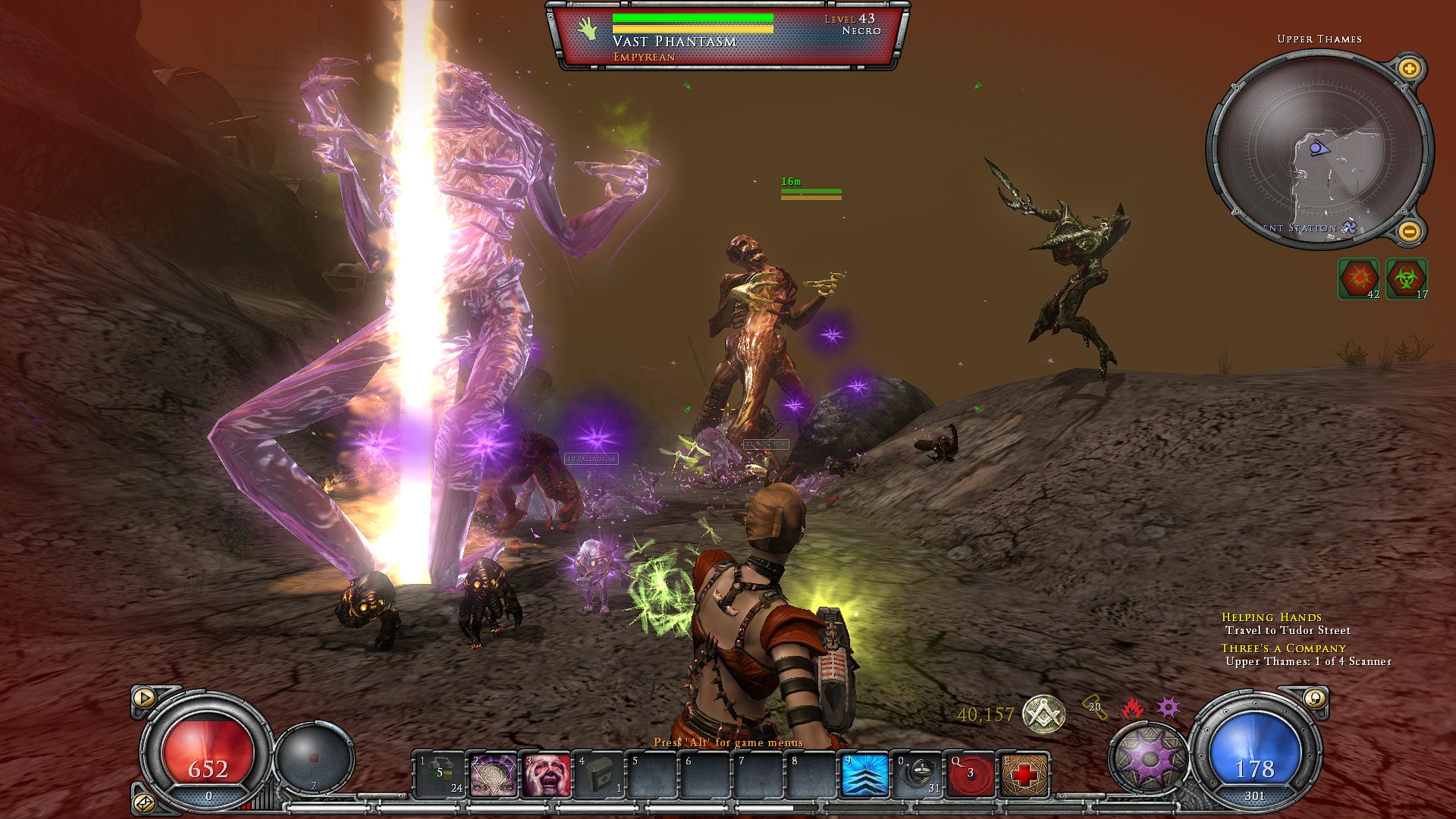Activate the screaming face skill
Viewport: 1456px width, 819px height.
click(x=547, y=775)
